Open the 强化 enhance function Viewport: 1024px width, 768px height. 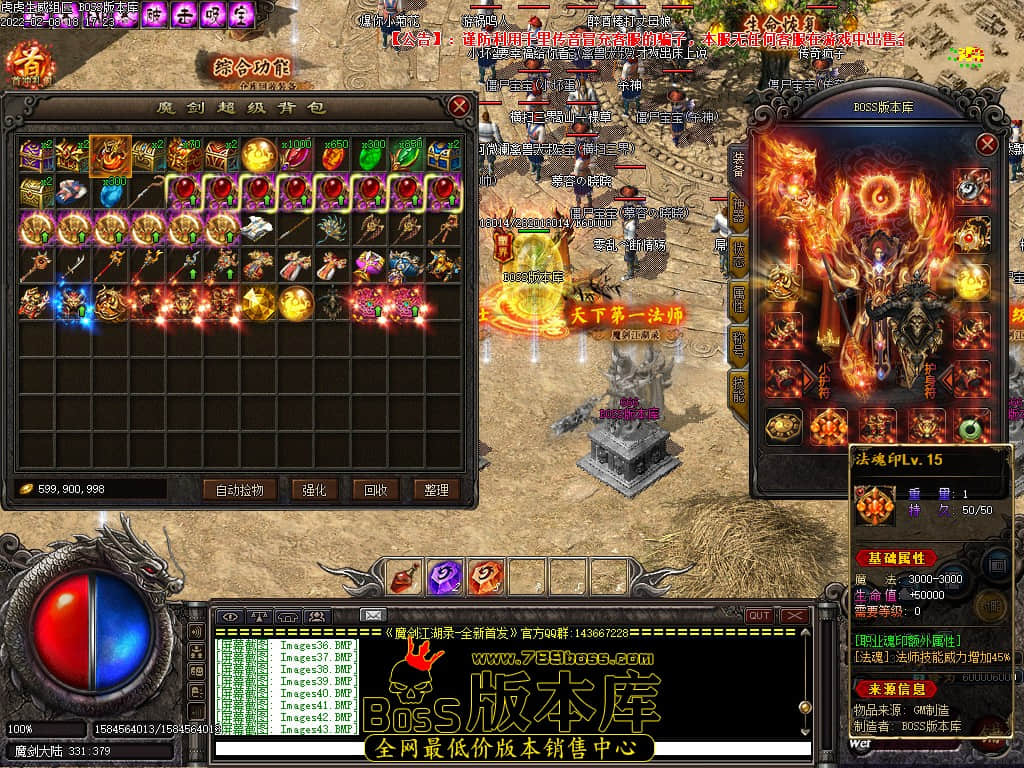pyautogui.click(x=309, y=490)
